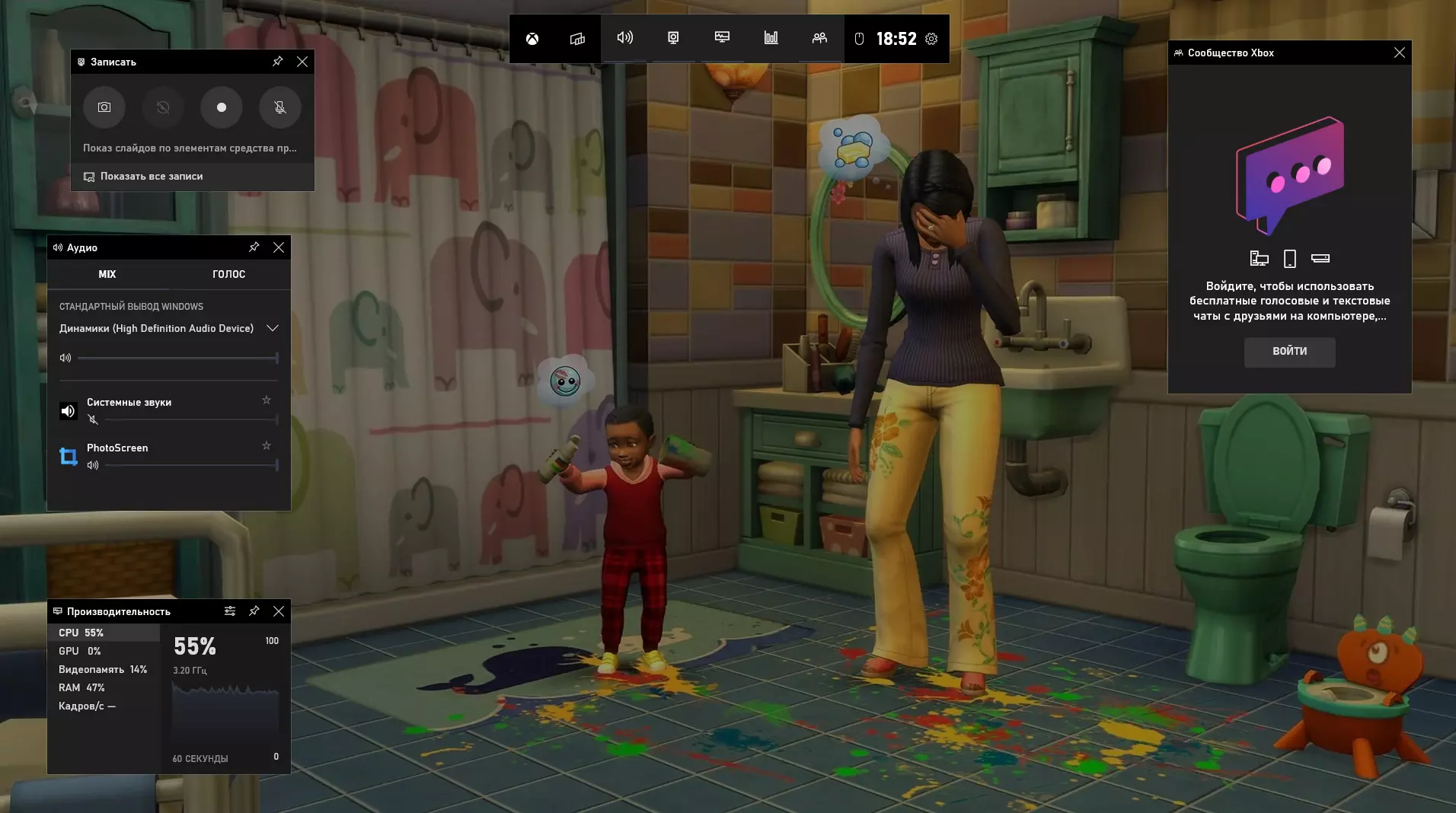Click the ВОЙТИ sign-in button
Viewport: 1456px width, 813px height.
(x=1289, y=352)
